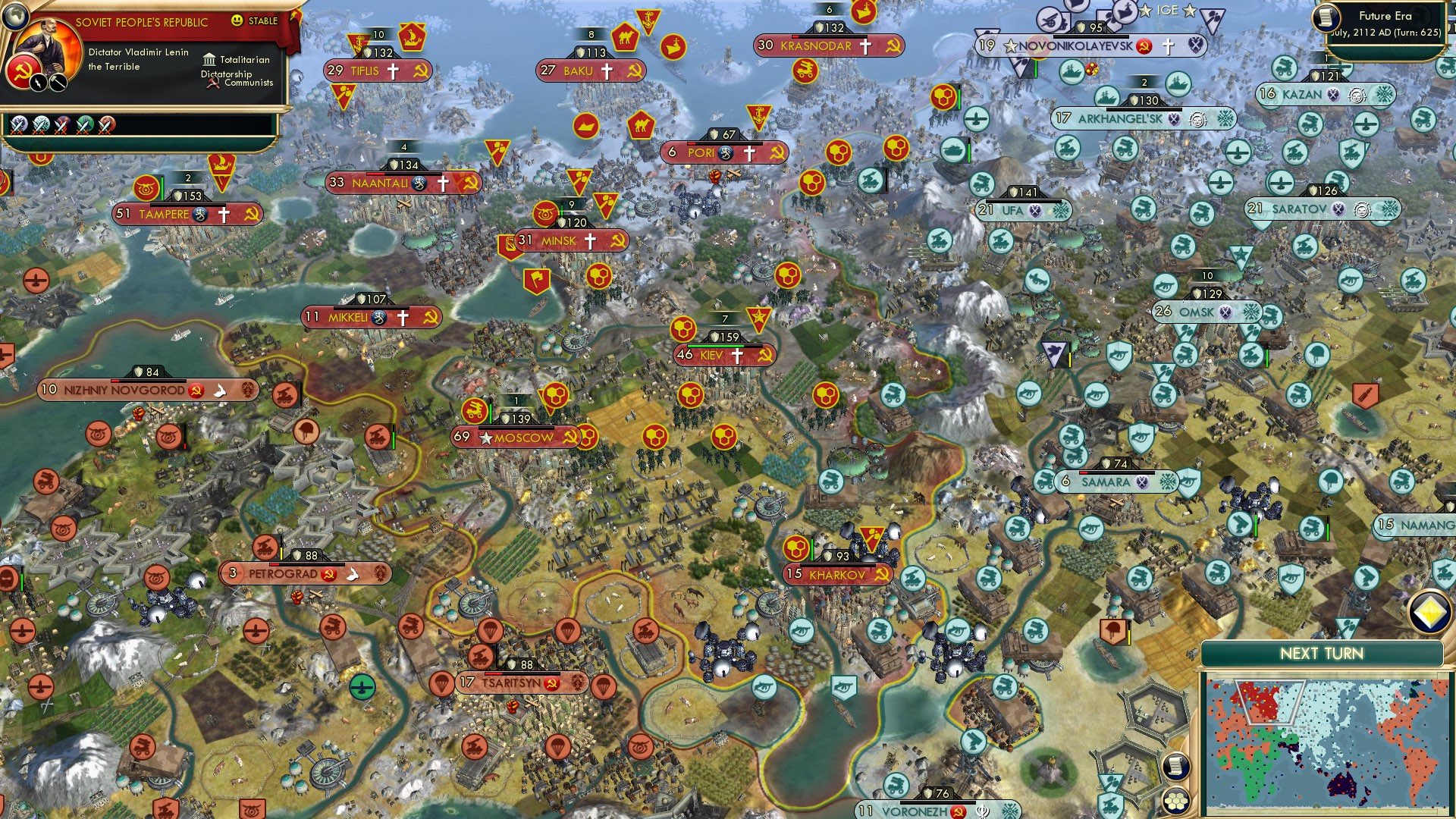Screen dimensions: 1456x819
Task: Click the Kharkov city banner
Action: coord(835,575)
